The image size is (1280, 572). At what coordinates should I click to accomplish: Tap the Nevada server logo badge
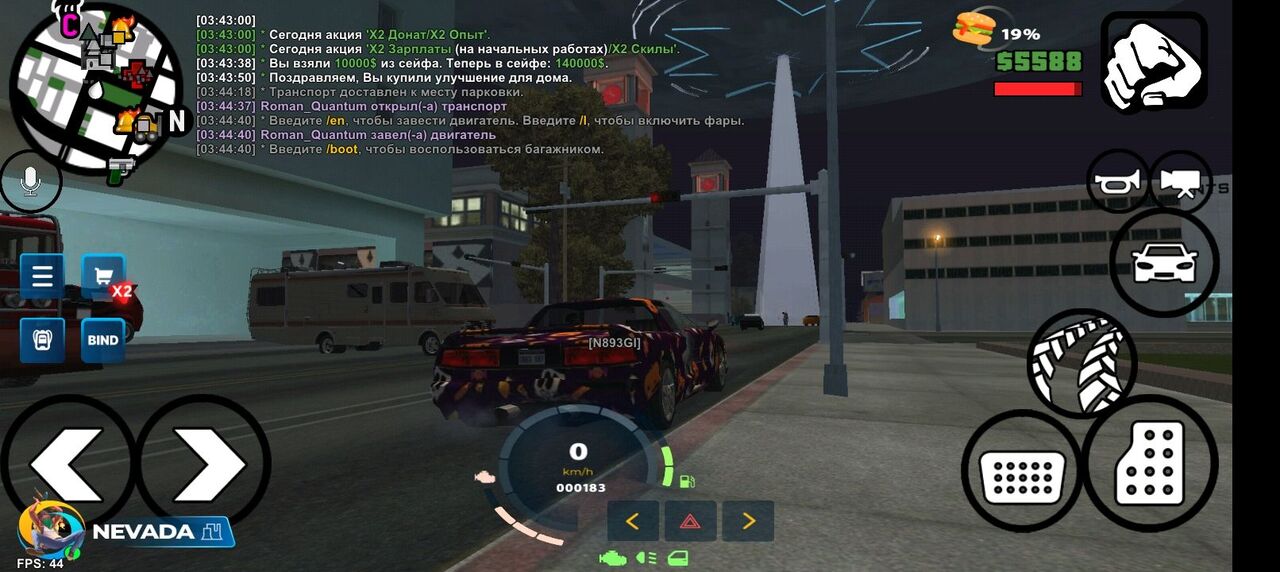coord(130,531)
